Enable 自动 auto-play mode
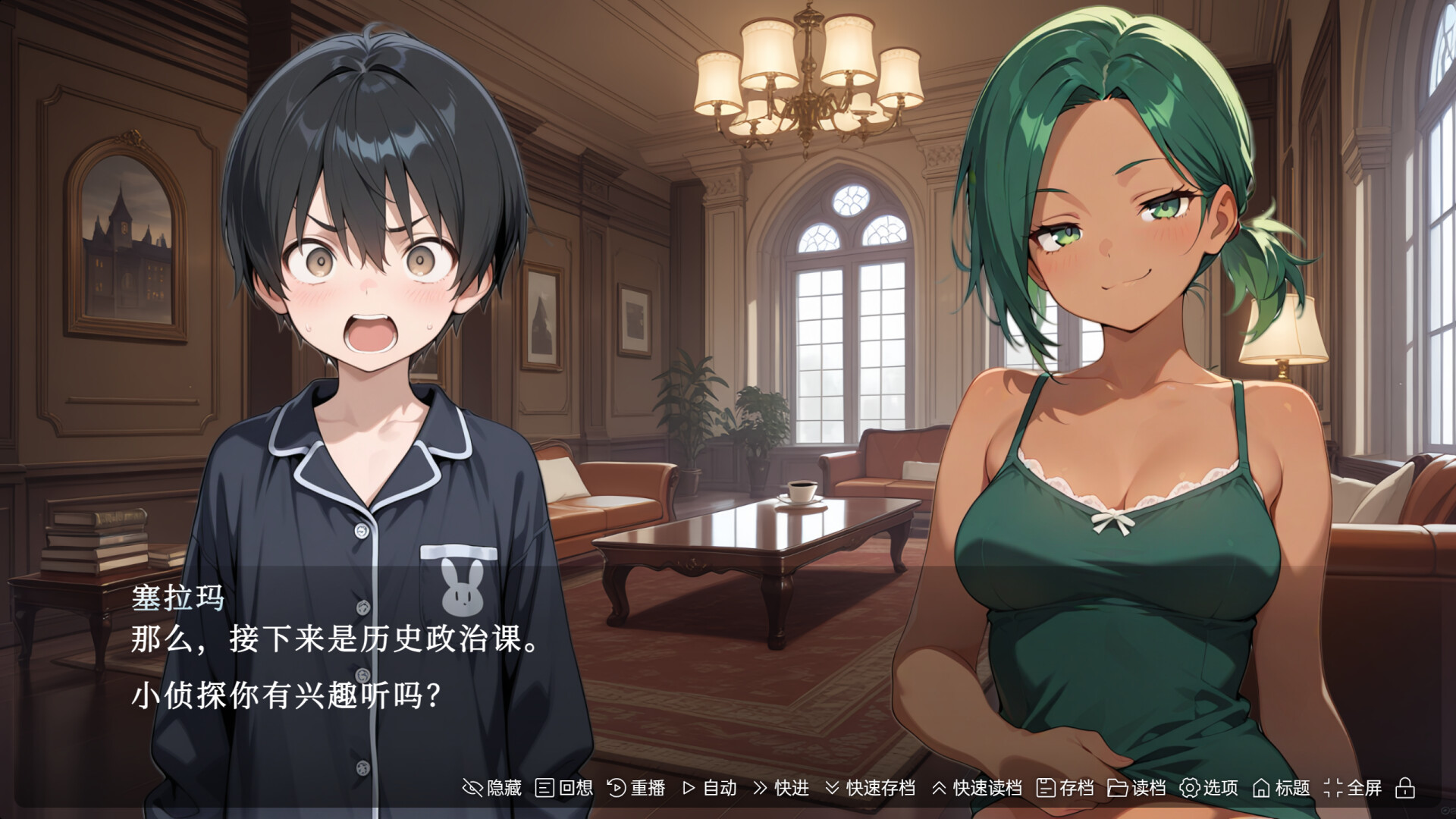 710,788
